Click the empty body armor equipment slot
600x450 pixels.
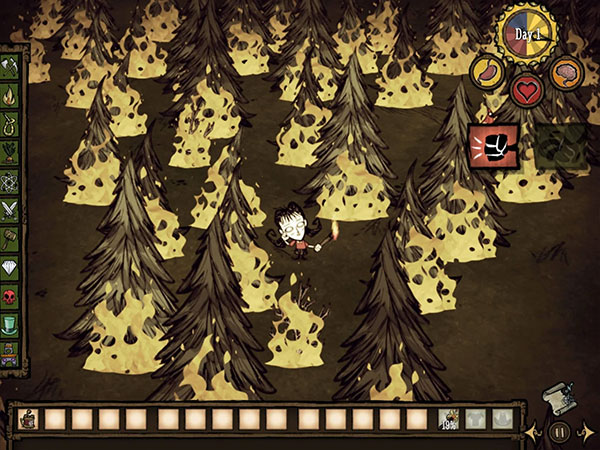(476, 421)
